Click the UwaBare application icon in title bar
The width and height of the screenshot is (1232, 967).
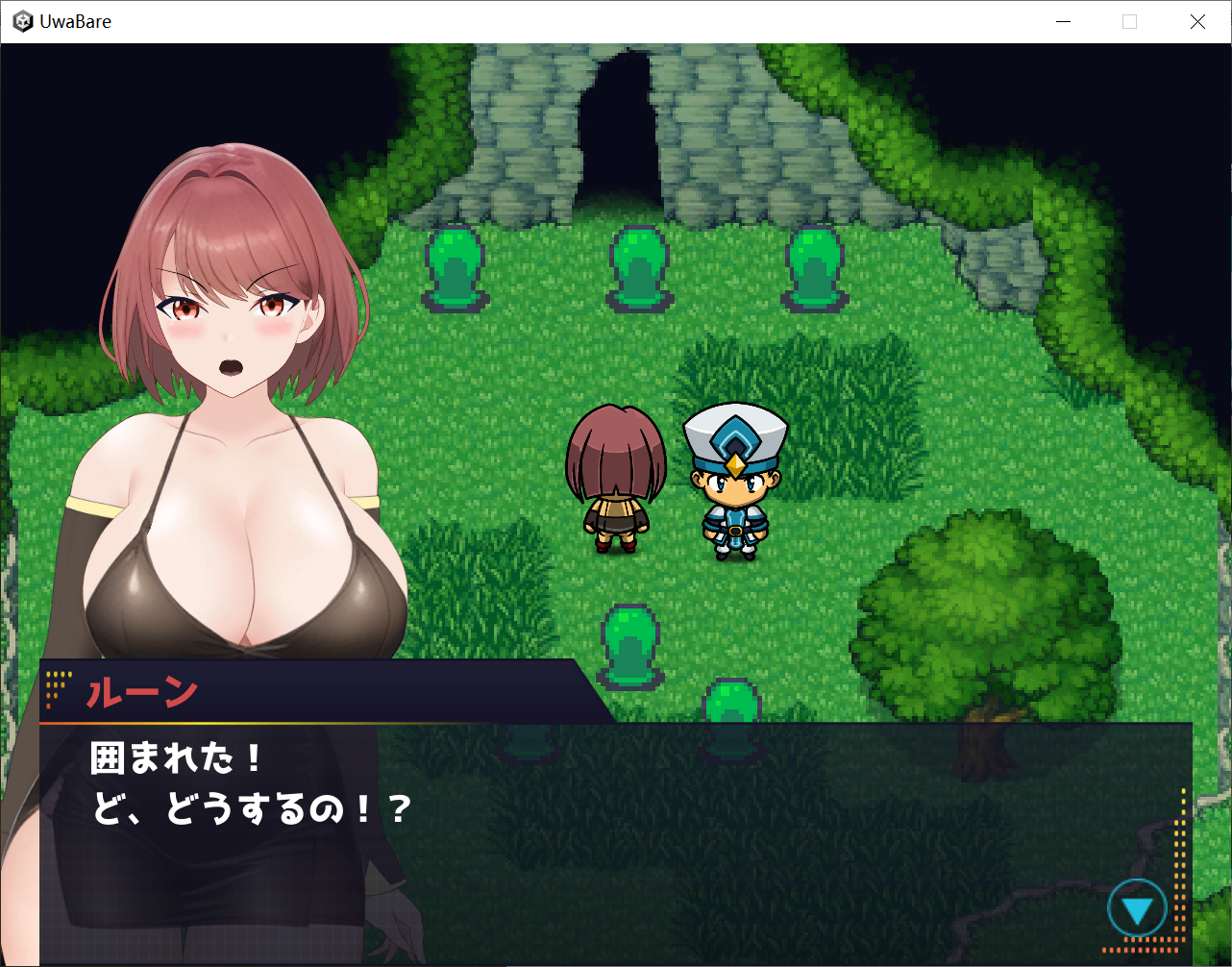pyautogui.click(x=22, y=20)
